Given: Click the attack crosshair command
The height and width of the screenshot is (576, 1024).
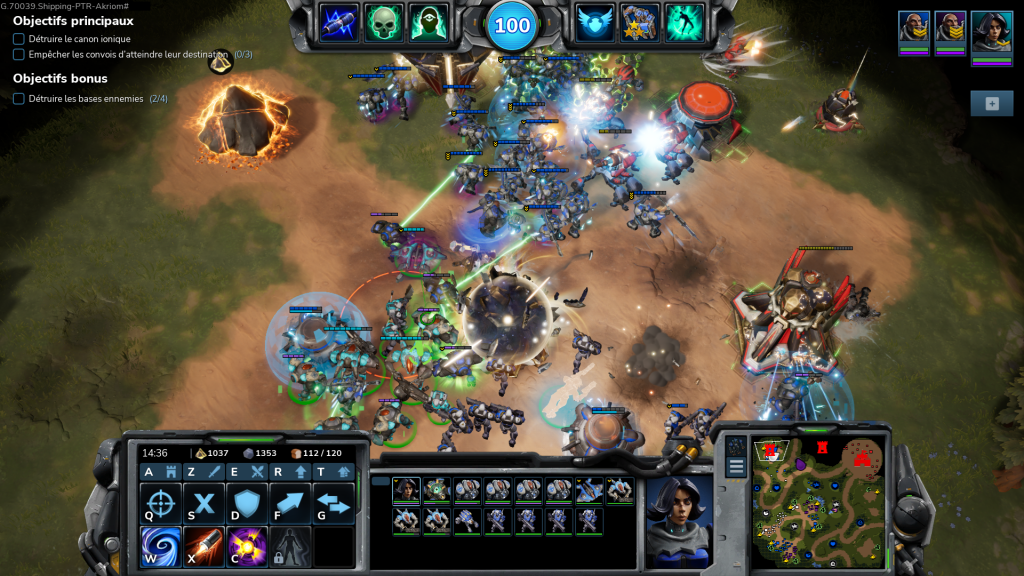Looking at the screenshot, I should pos(160,503).
